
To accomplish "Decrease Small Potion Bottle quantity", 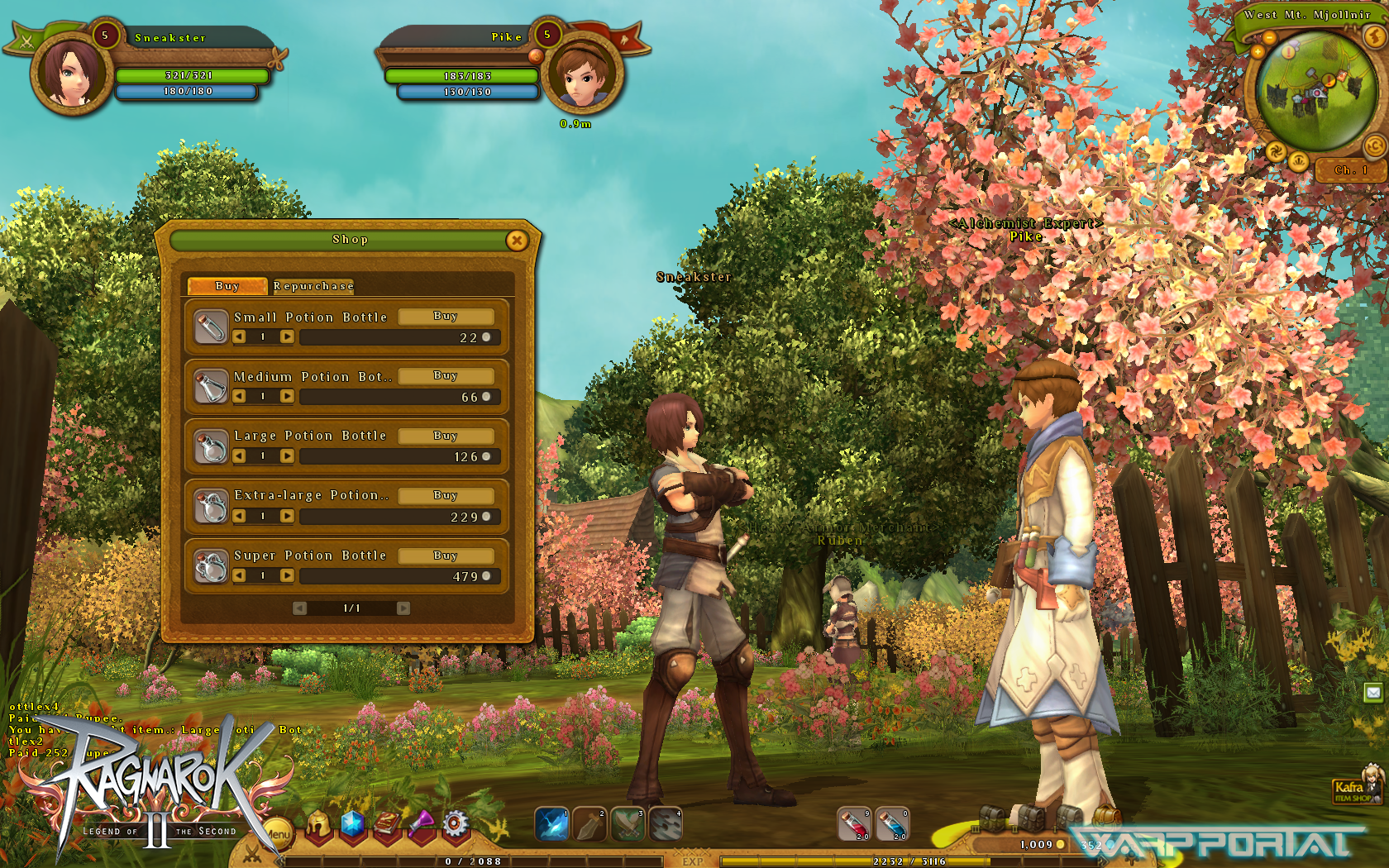I will pyautogui.click(x=240, y=336).
